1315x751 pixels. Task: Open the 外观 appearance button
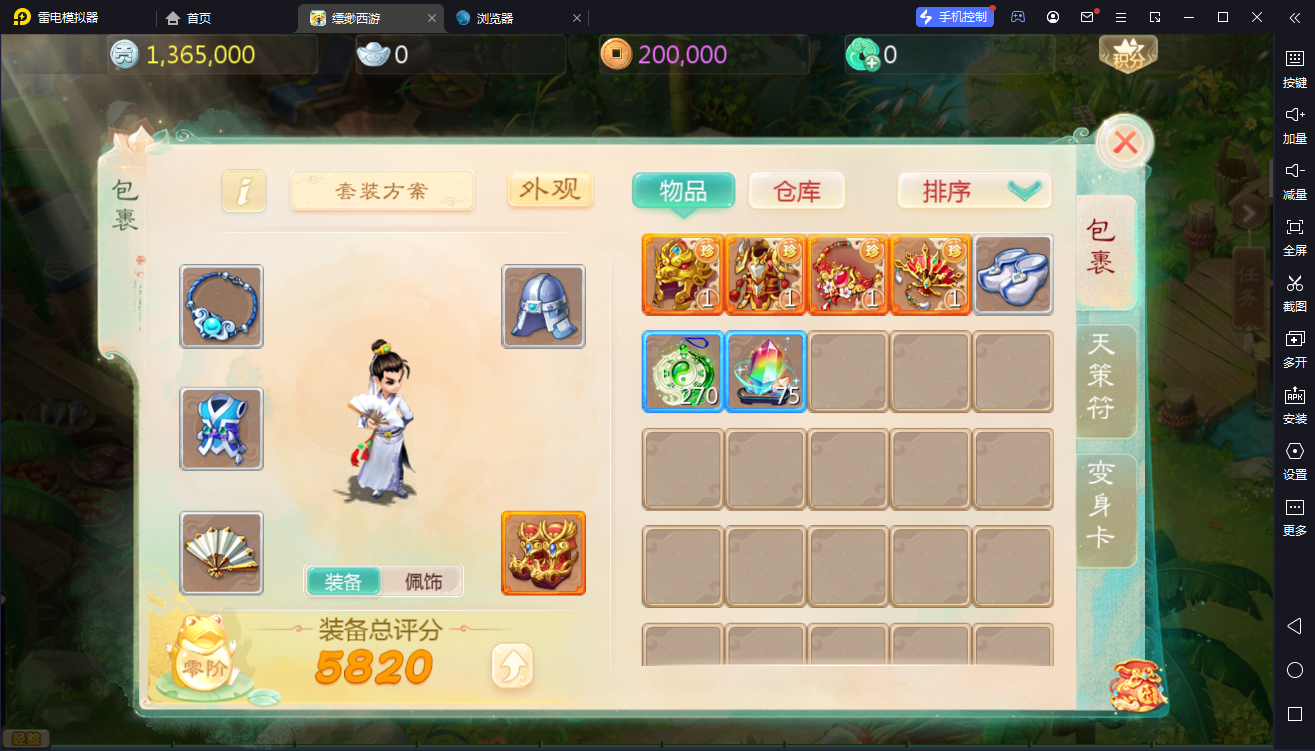548,189
